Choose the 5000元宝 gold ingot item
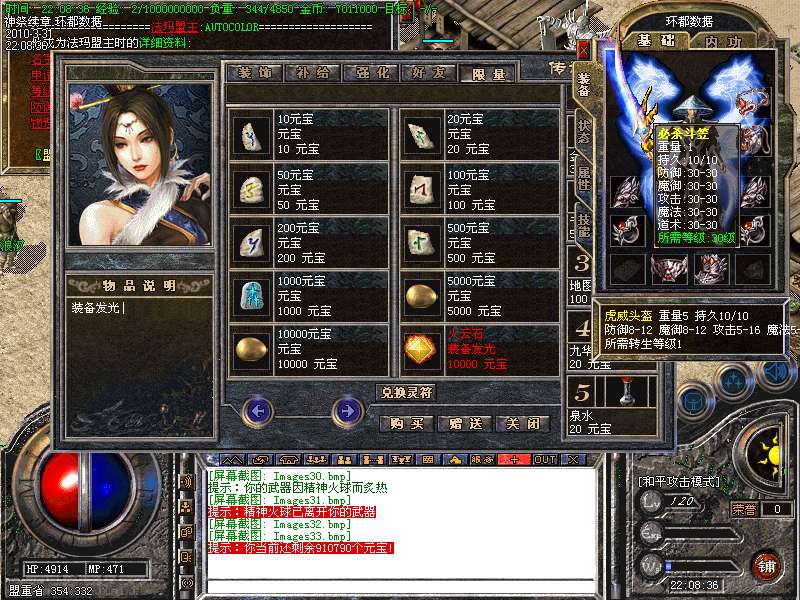800x600 pixels. coord(420,295)
